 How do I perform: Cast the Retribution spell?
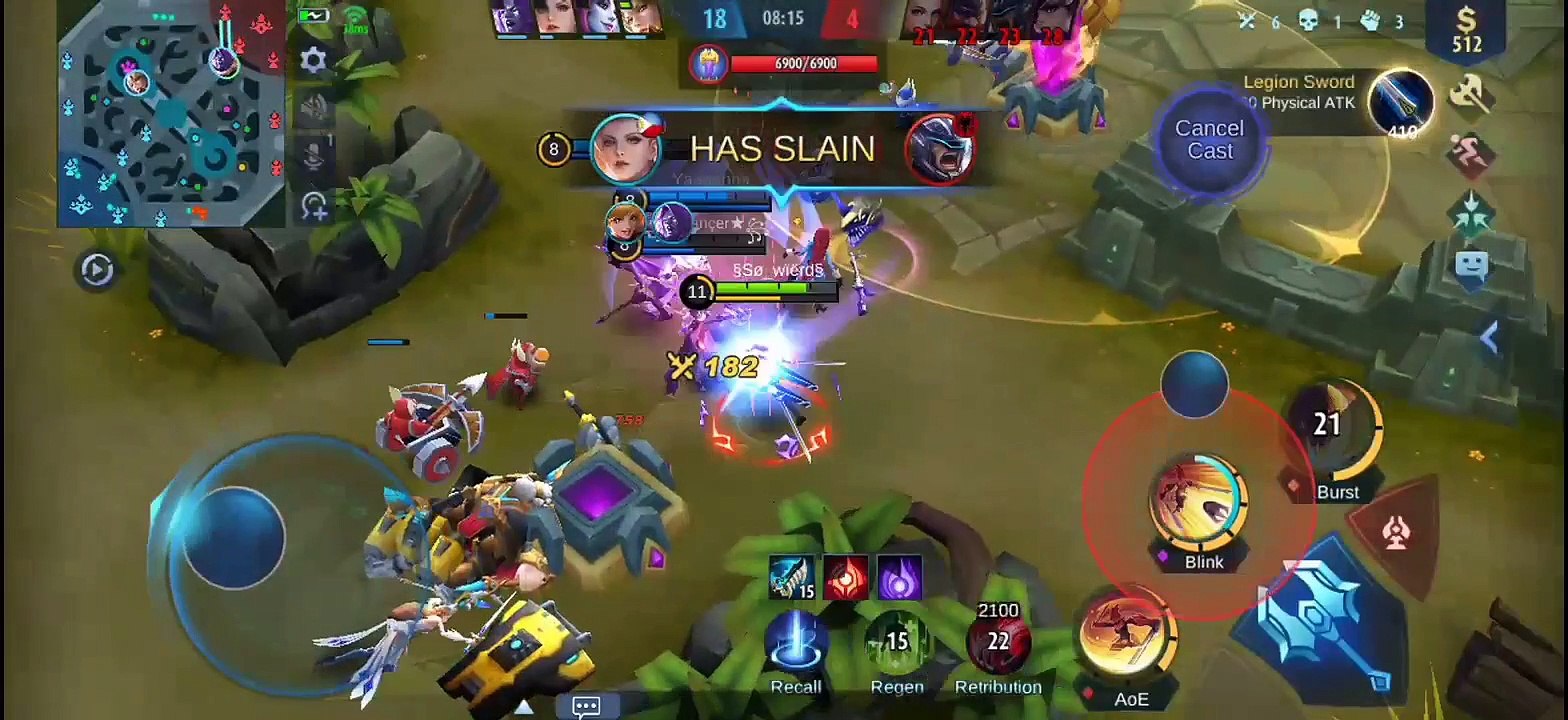click(x=997, y=641)
